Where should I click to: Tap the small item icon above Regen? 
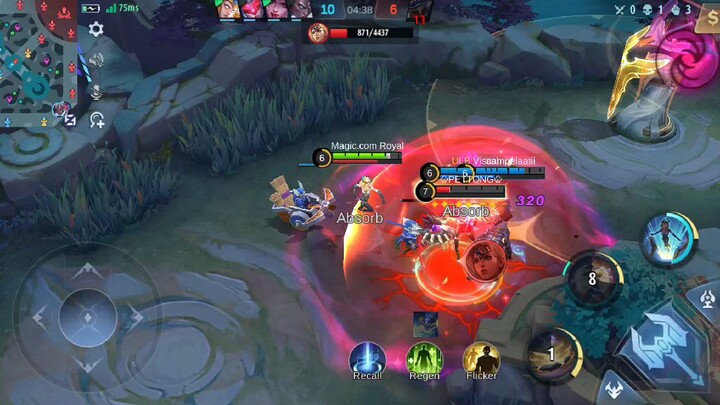point(424,322)
